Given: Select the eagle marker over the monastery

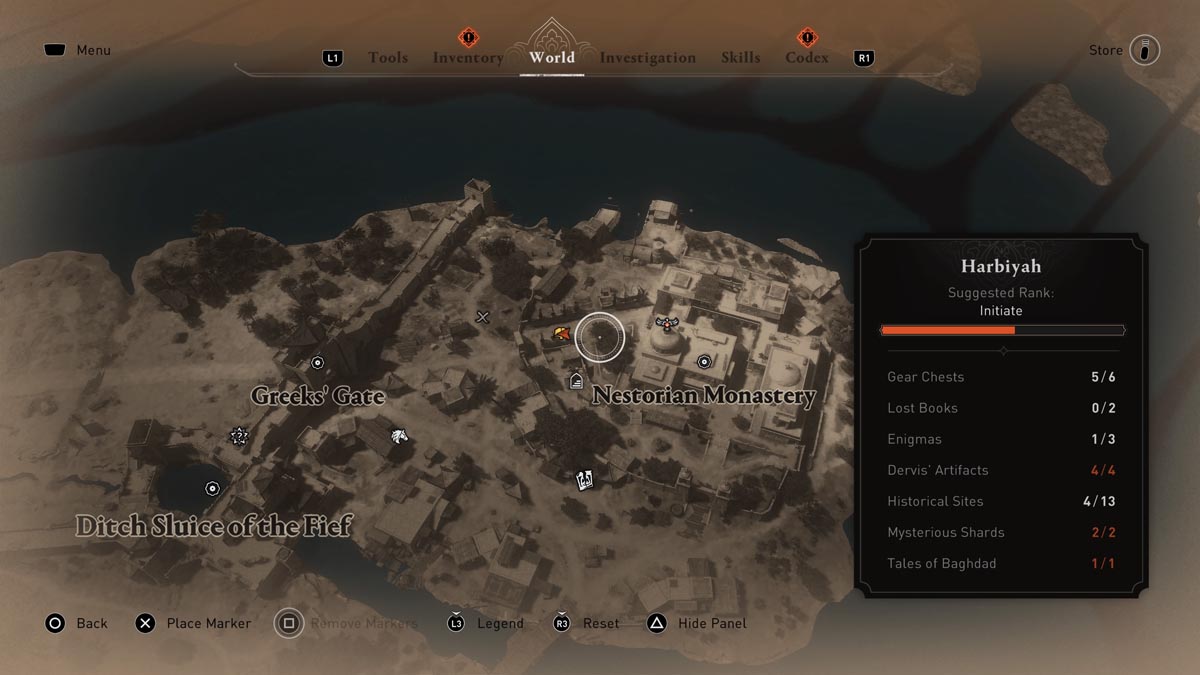Looking at the screenshot, I should point(666,322).
